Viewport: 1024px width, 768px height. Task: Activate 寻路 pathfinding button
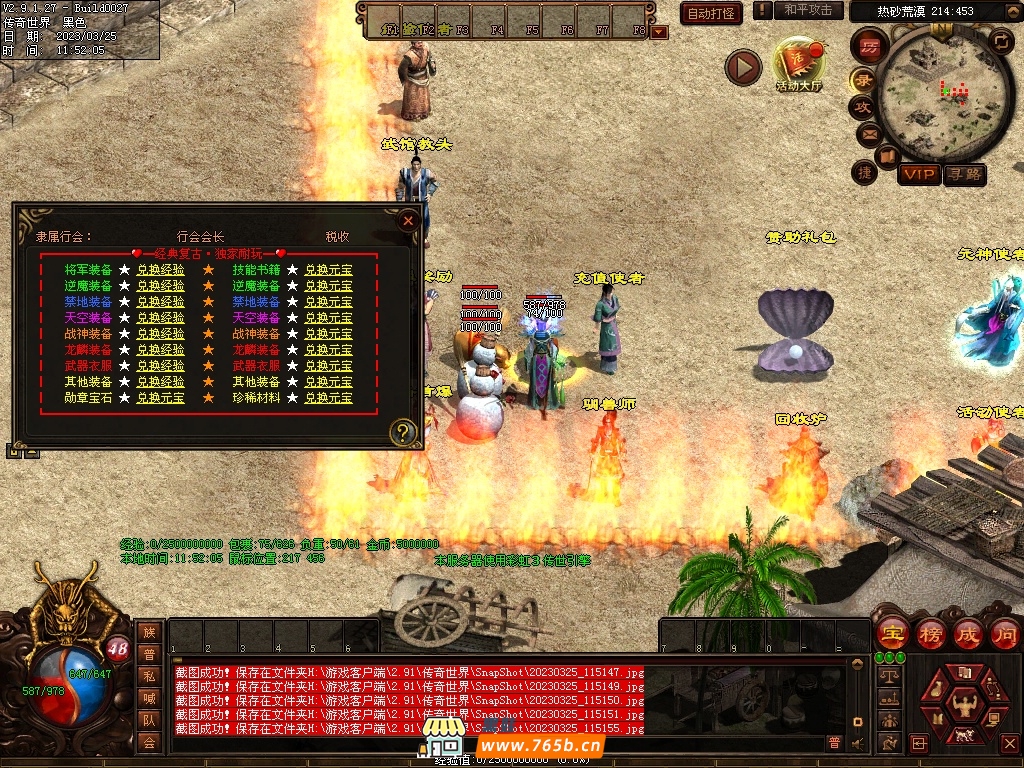point(964,175)
